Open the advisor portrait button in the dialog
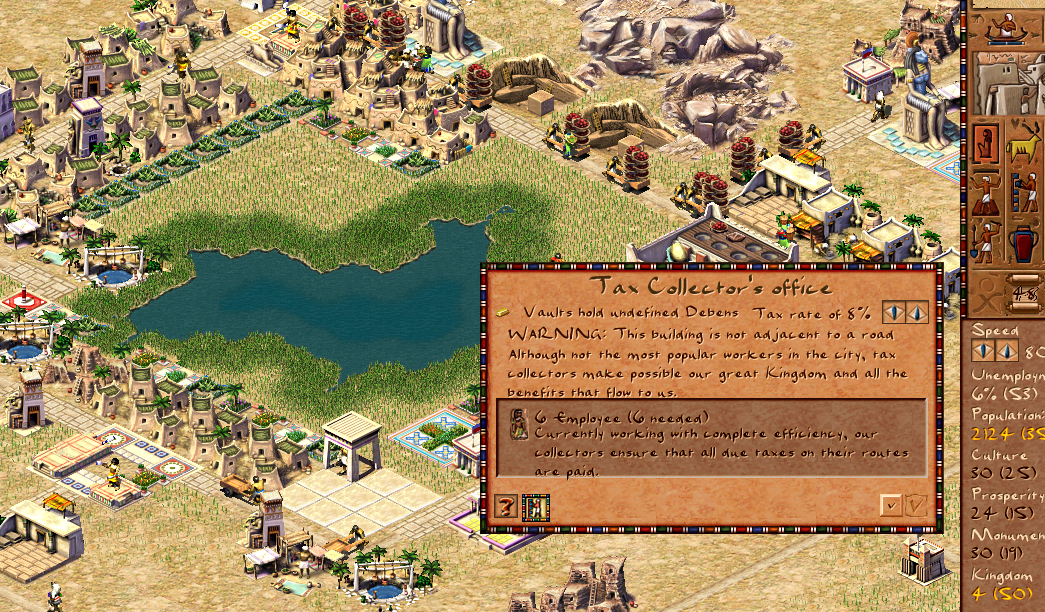The height and width of the screenshot is (612, 1045). (x=535, y=507)
